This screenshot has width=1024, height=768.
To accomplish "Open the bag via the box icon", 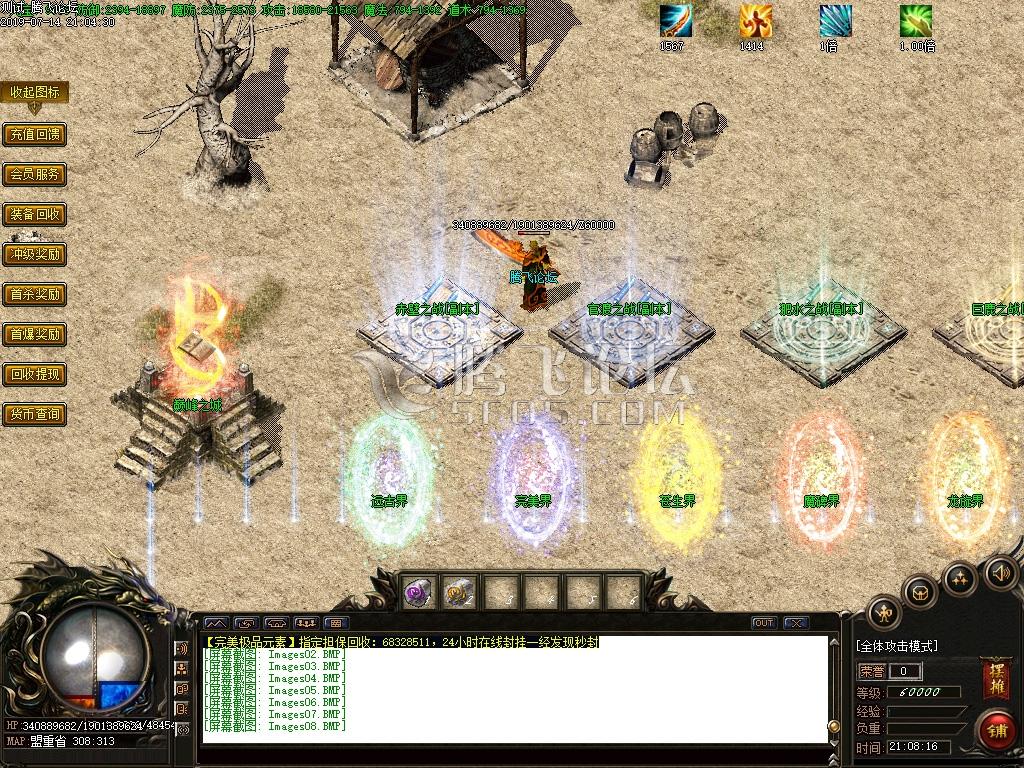I will [919, 592].
